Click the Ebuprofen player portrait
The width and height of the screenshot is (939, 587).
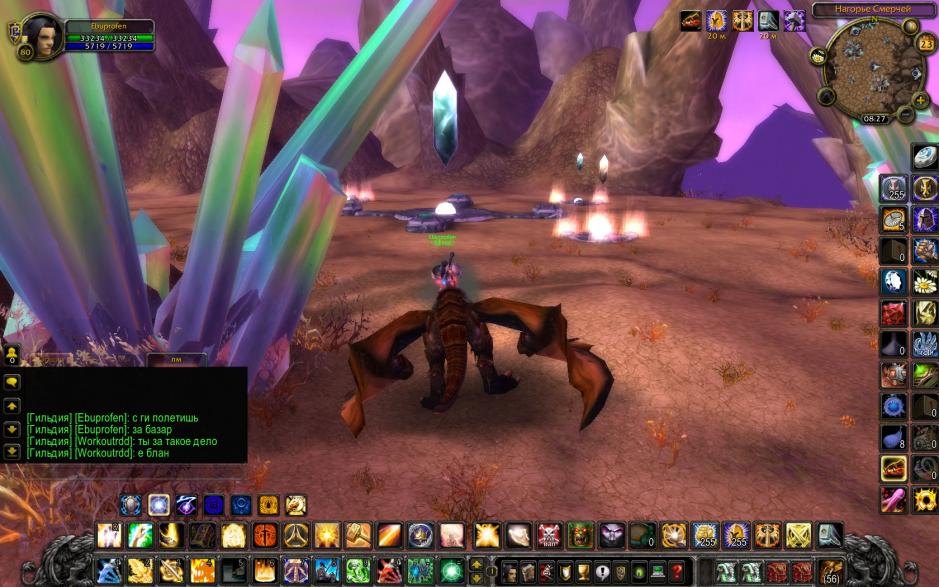pos(42,35)
